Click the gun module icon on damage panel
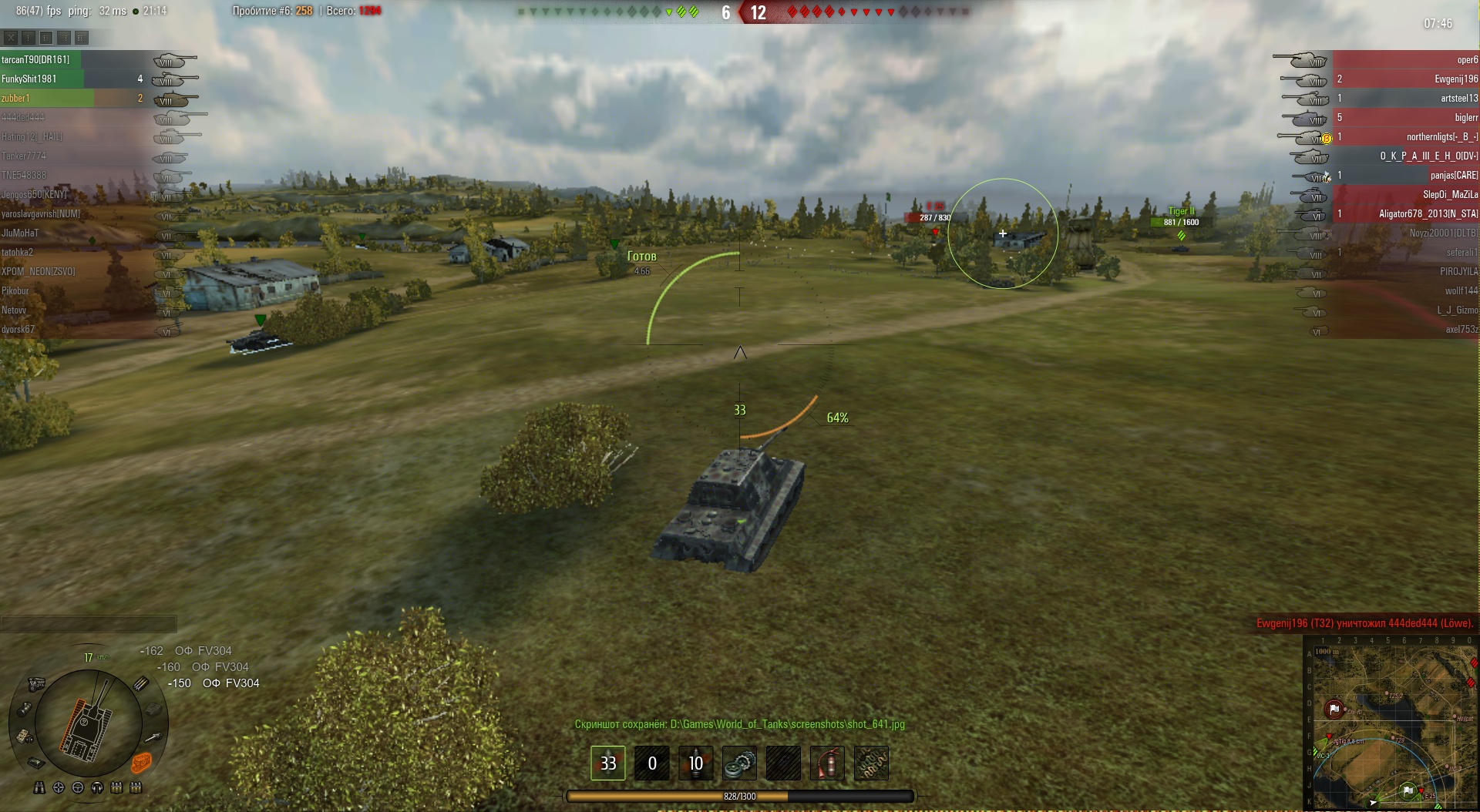Image resolution: width=1480 pixels, height=812 pixels. coord(154,737)
